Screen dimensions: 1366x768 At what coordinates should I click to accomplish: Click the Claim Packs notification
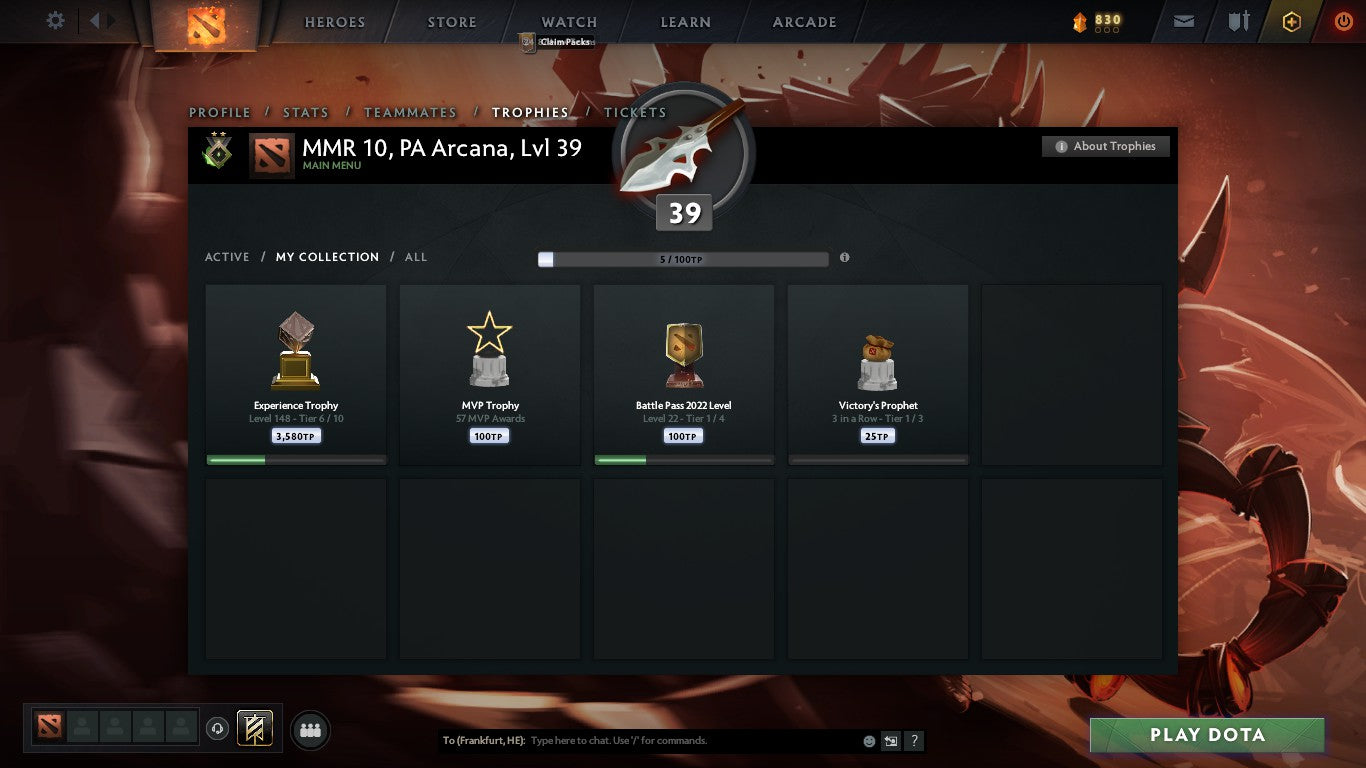pyautogui.click(x=555, y=42)
